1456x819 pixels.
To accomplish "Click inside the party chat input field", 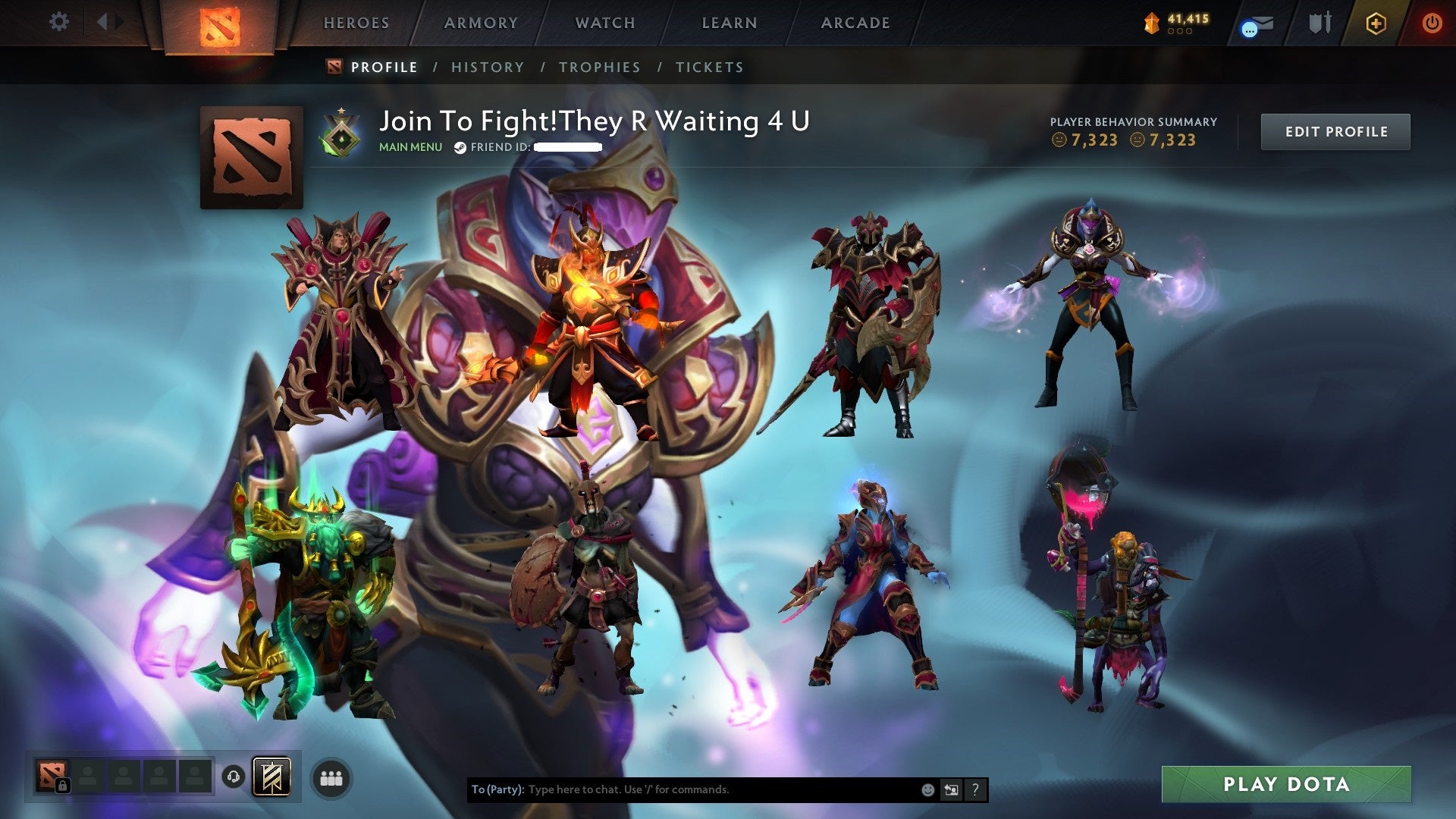I will point(682,789).
